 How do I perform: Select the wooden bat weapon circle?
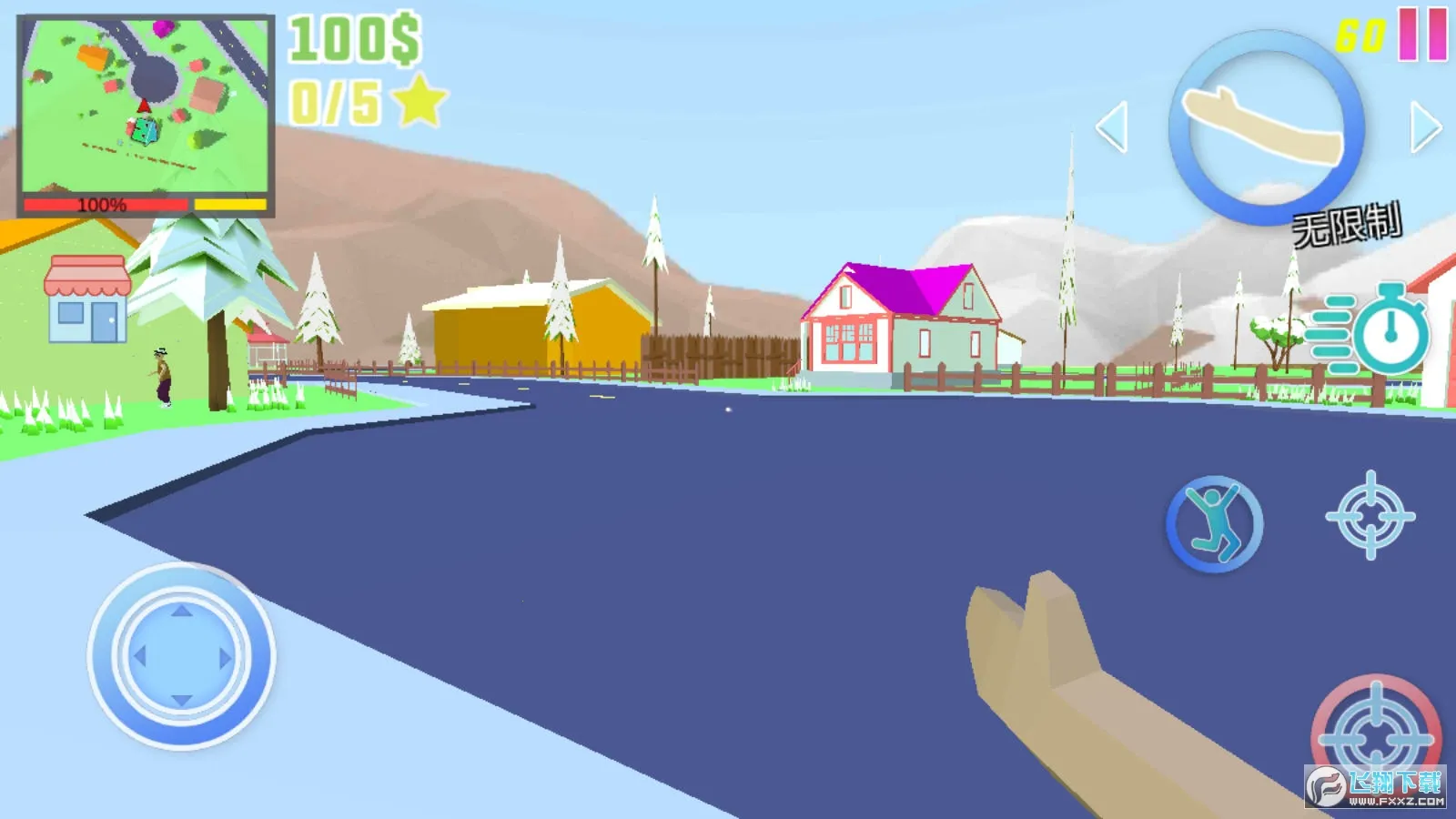[x=1266, y=127]
